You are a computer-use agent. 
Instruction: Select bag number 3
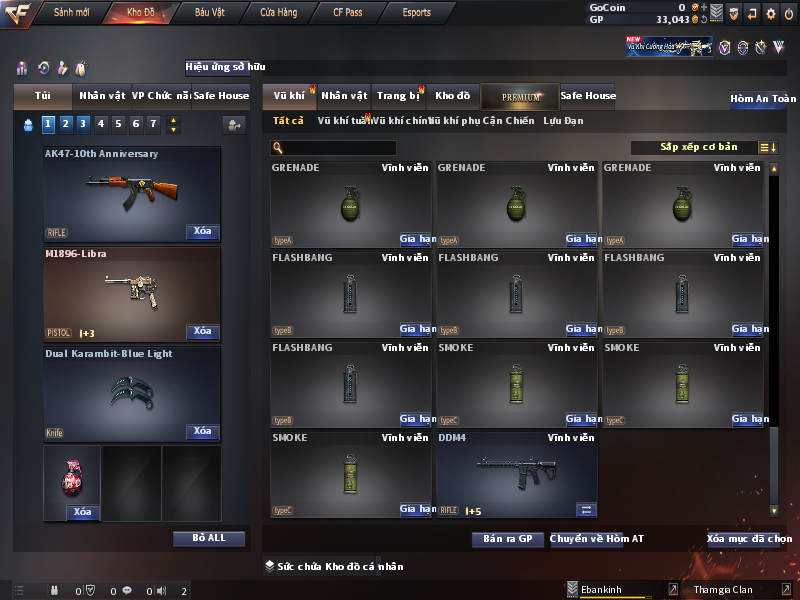point(83,124)
